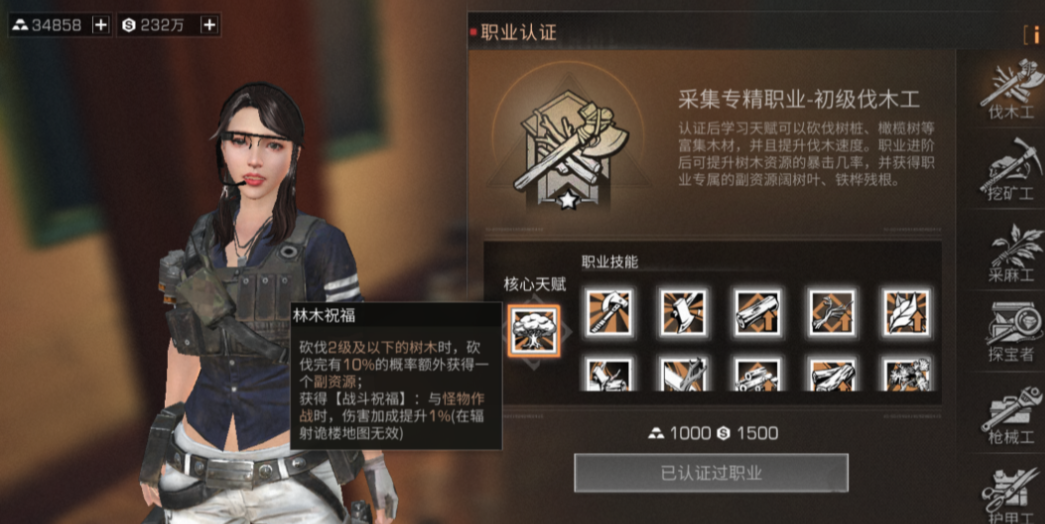1045x524 pixels.
Task: Select the axe profession skill icon
Action: coord(610,311)
